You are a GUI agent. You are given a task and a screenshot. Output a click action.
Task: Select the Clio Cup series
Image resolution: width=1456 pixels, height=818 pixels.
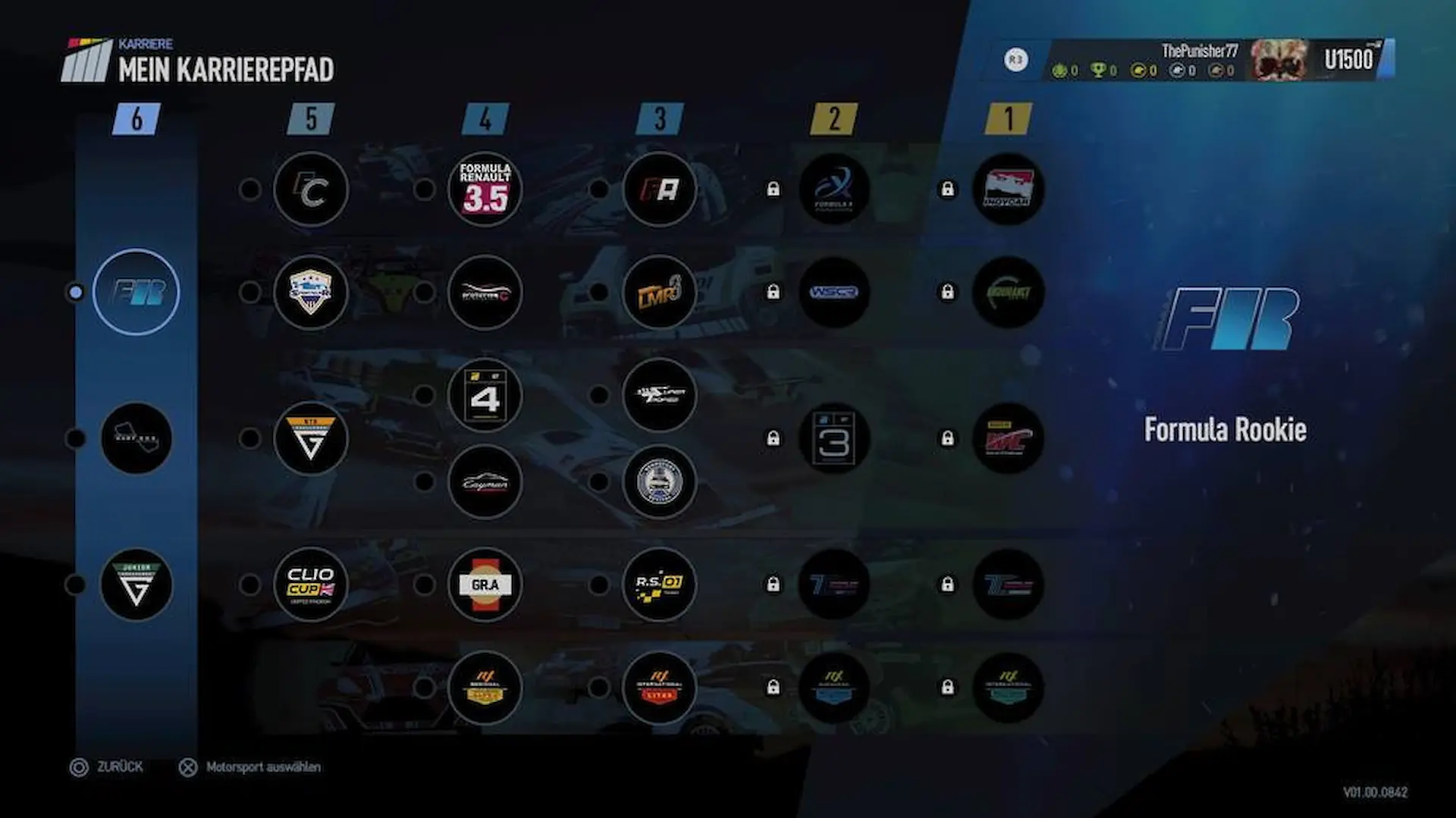[x=311, y=585]
